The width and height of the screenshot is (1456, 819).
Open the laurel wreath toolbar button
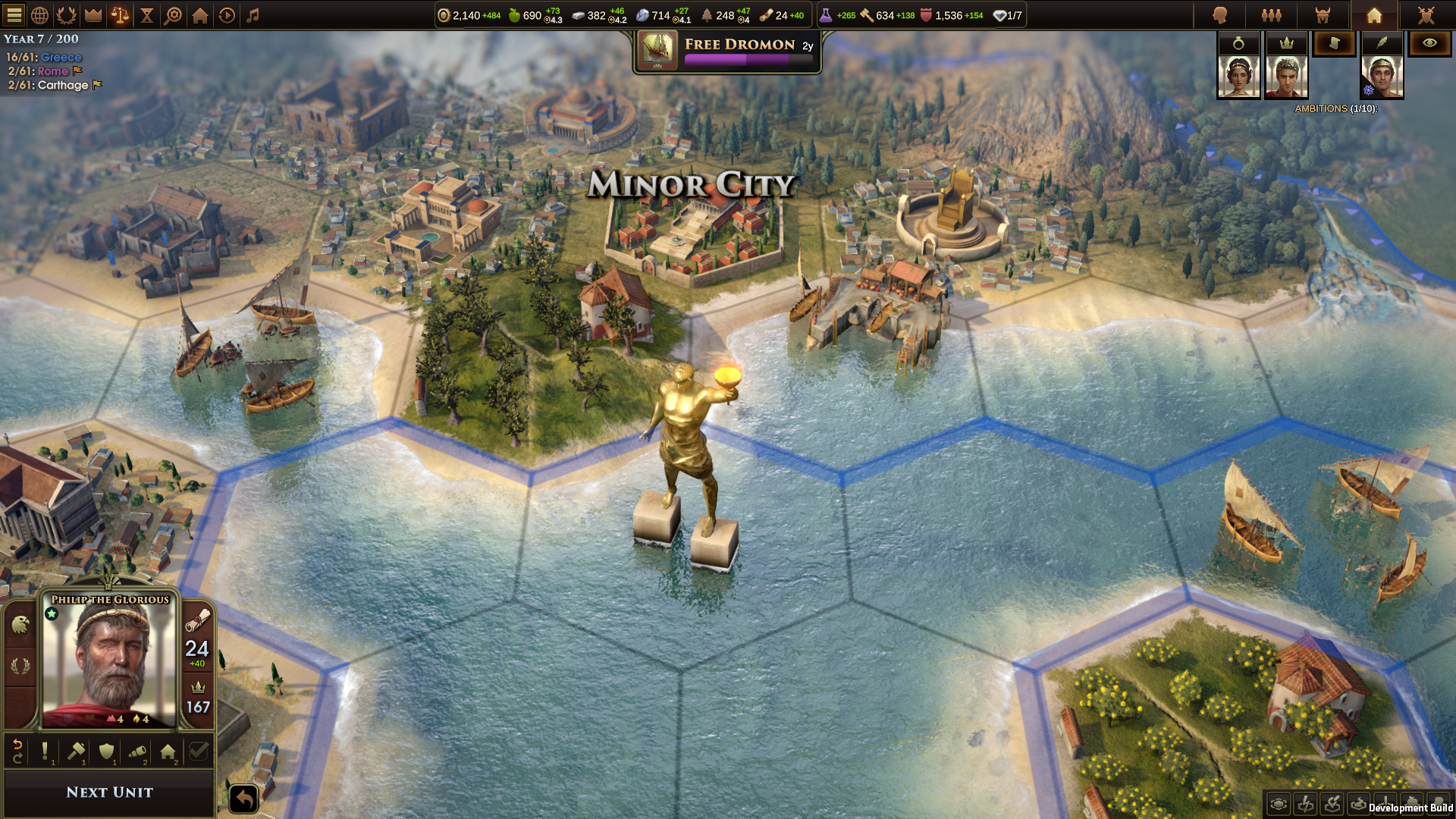67,15
